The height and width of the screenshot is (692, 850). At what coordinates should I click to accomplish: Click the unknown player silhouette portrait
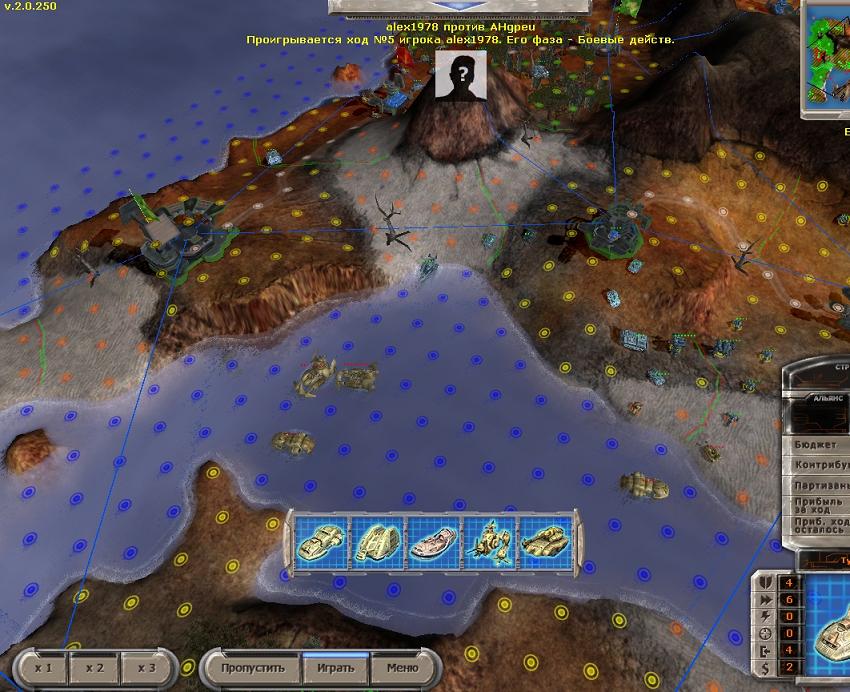461,75
